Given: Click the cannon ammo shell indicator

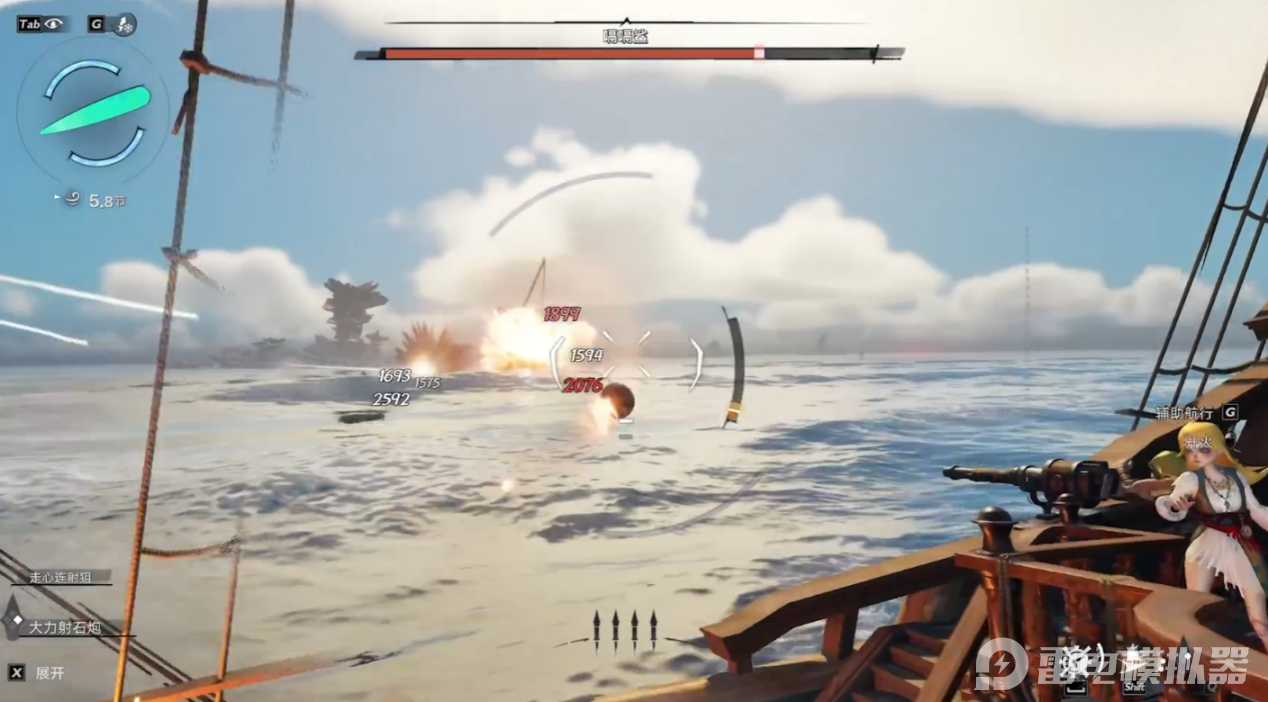Looking at the screenshot, I should point(625,630).
